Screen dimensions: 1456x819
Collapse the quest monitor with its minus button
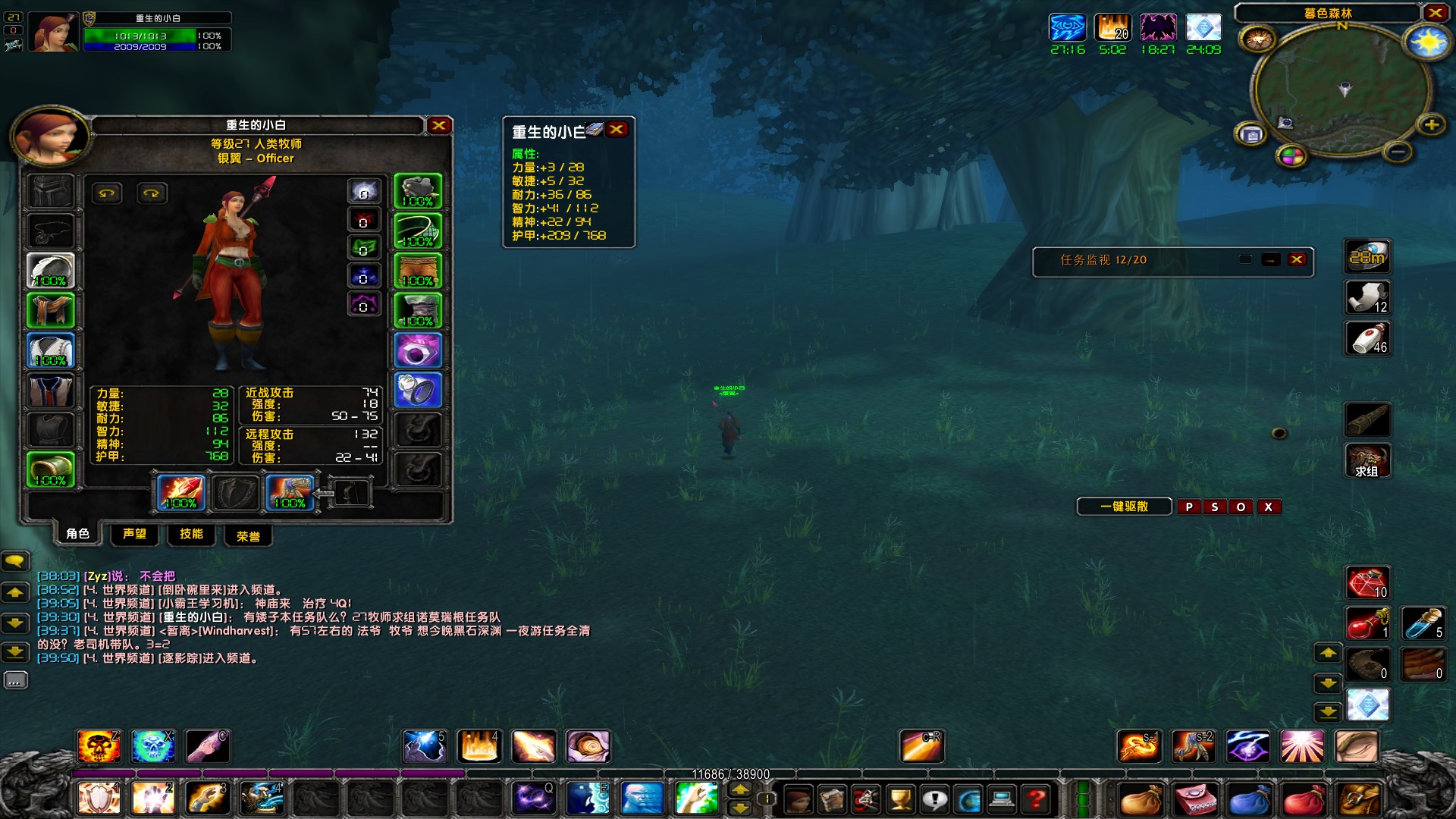tap(1271, 259)
